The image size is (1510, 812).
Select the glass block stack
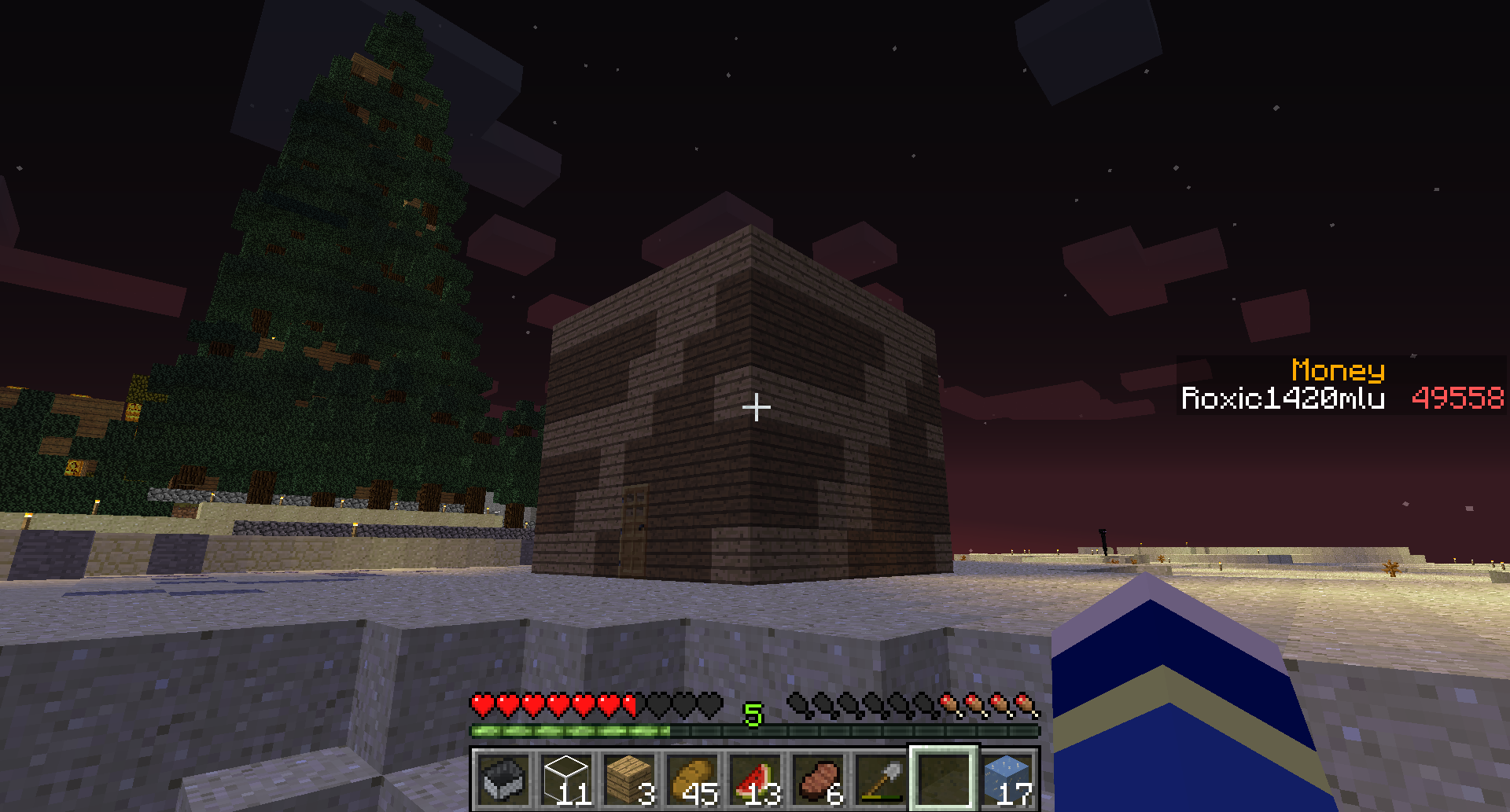pyautogui.click(x=567, y=779)
